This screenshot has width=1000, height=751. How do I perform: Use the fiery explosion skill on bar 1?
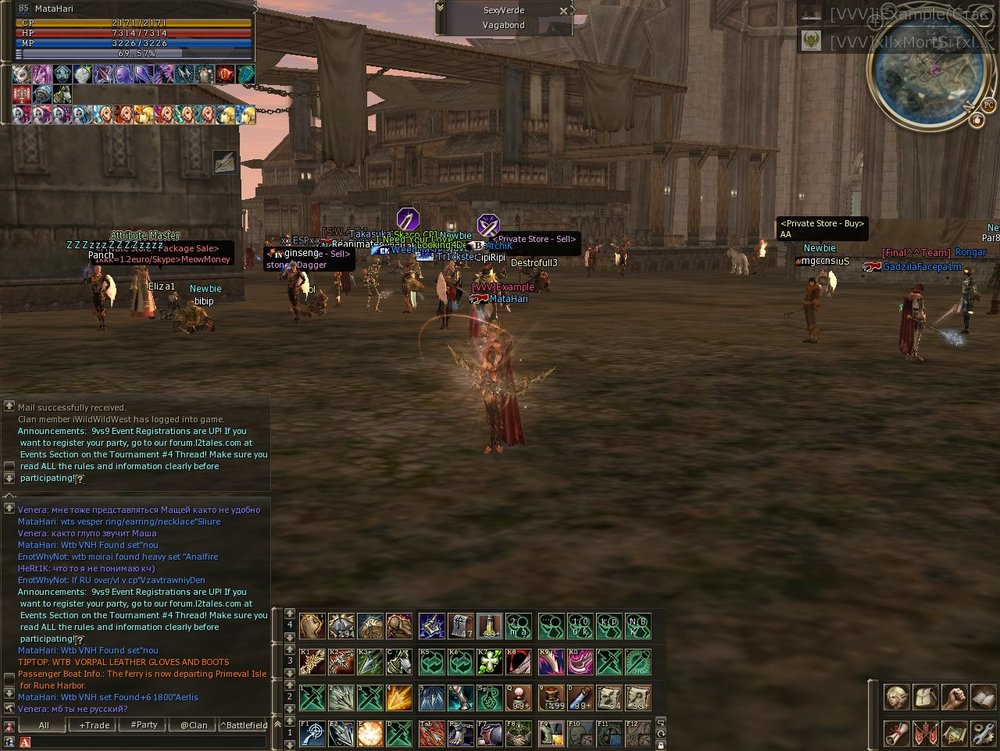(x=371, y=732)
